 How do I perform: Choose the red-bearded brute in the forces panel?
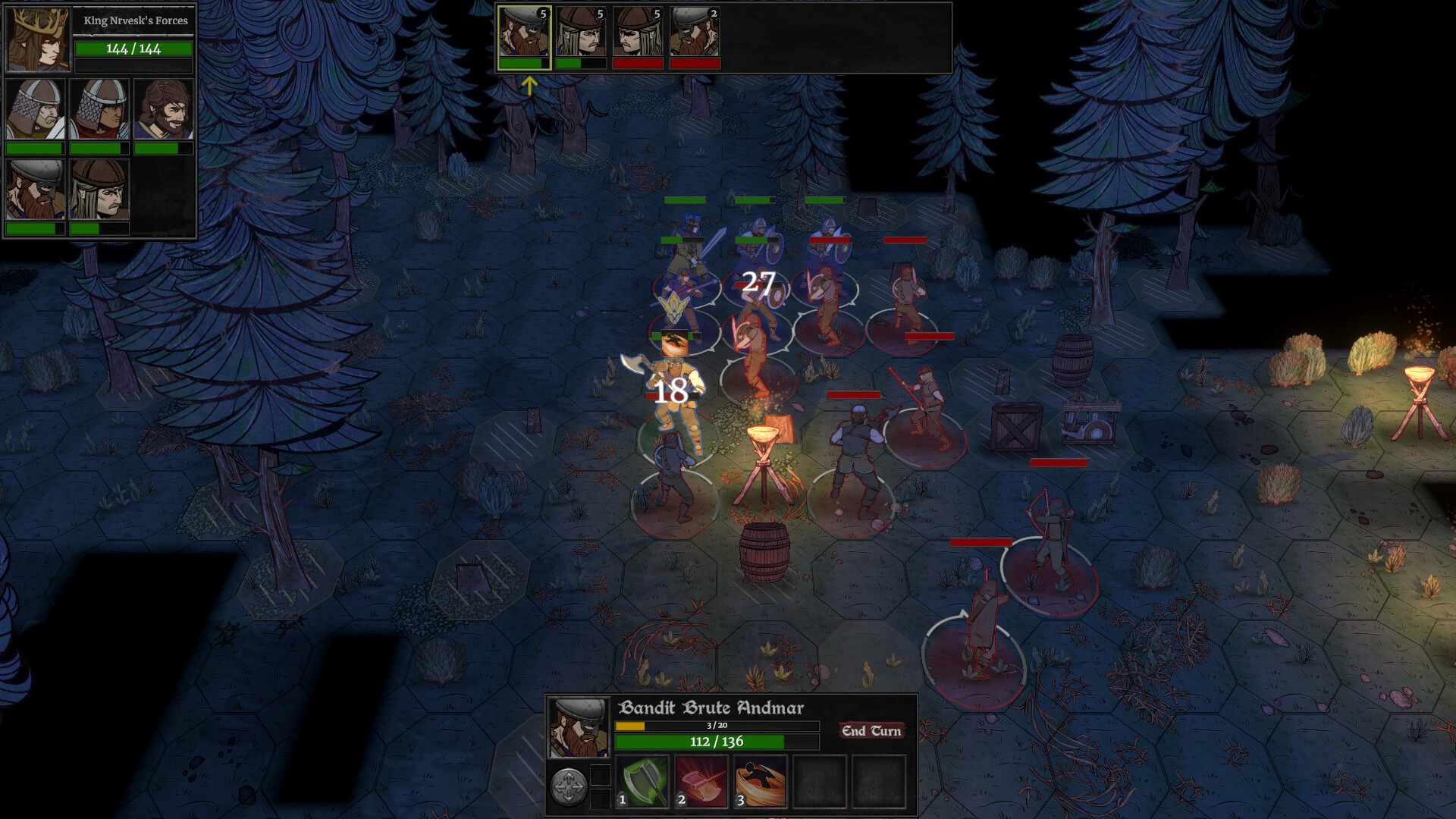(35, 190)
